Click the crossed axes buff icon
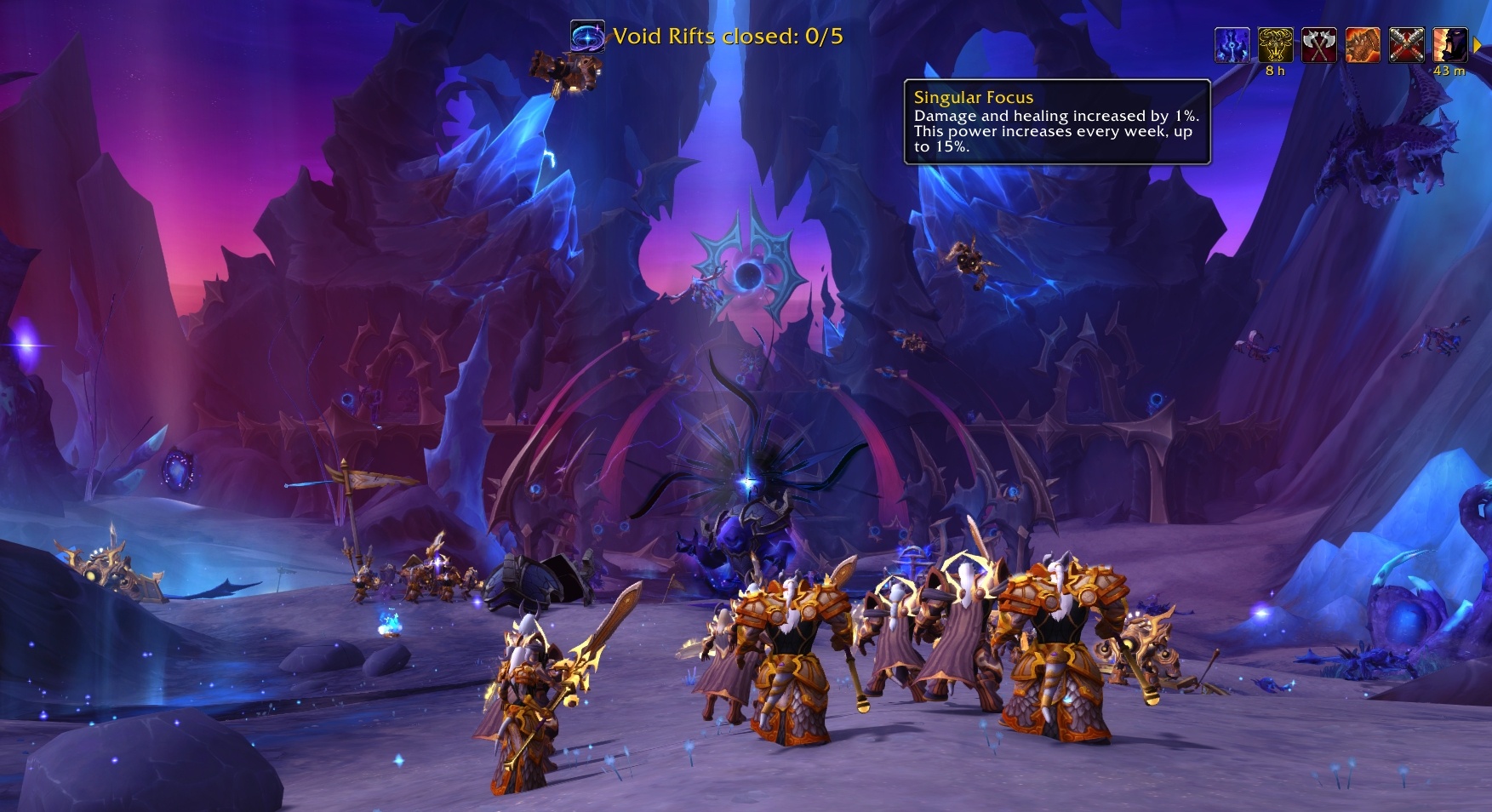Screen dimensions: 1492x812 1318,45
